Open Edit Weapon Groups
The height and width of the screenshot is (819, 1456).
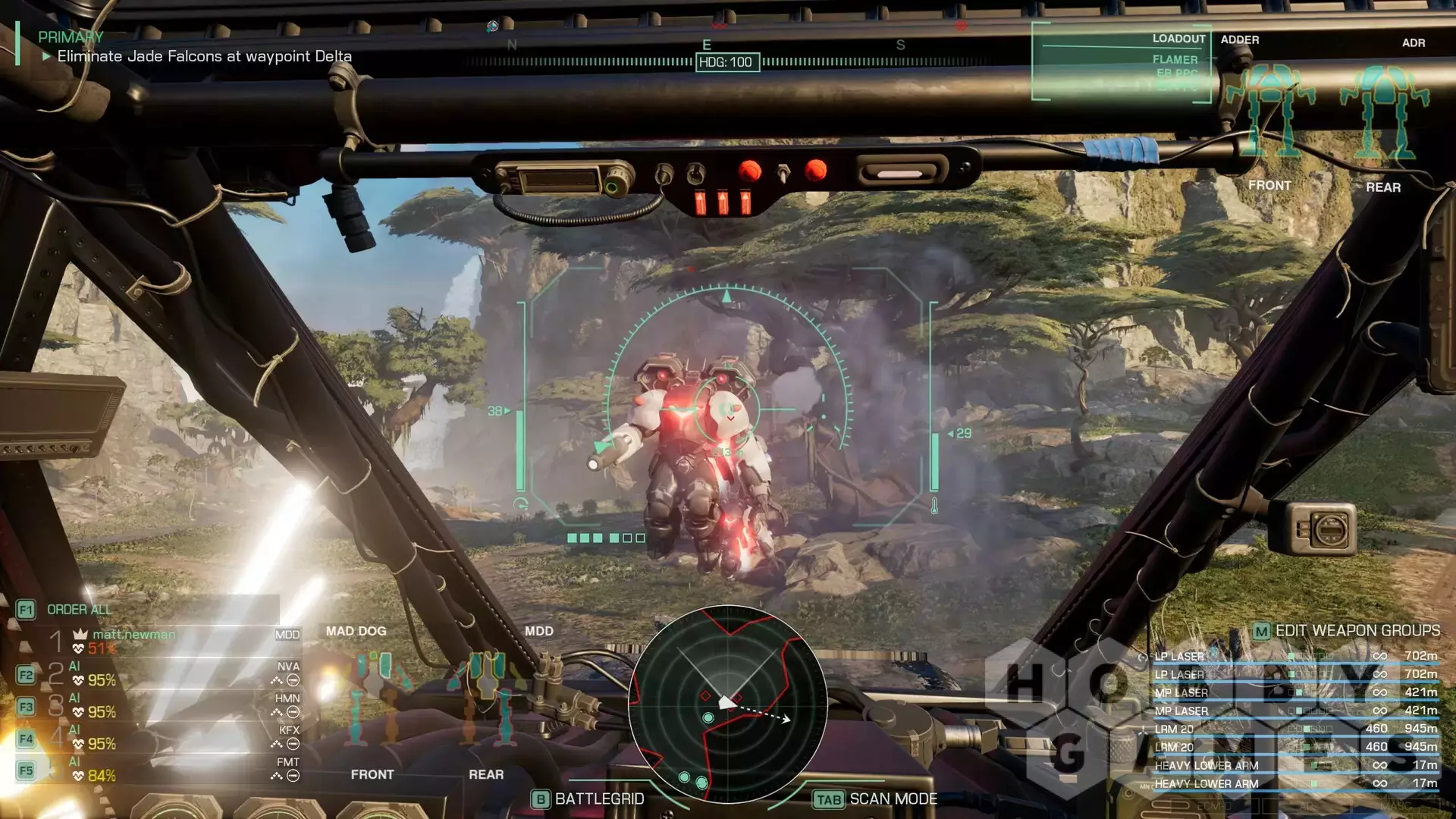(x=1347, y=631)
